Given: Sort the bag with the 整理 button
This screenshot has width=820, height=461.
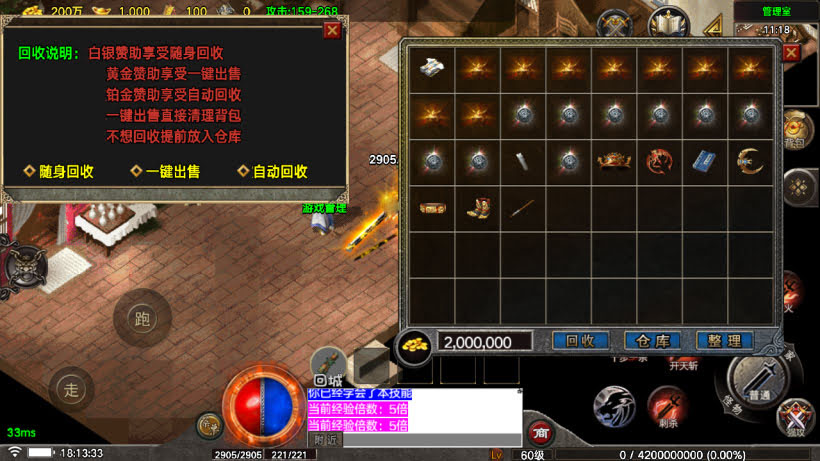Looking at the screenshot, I should tap(724, 341).
